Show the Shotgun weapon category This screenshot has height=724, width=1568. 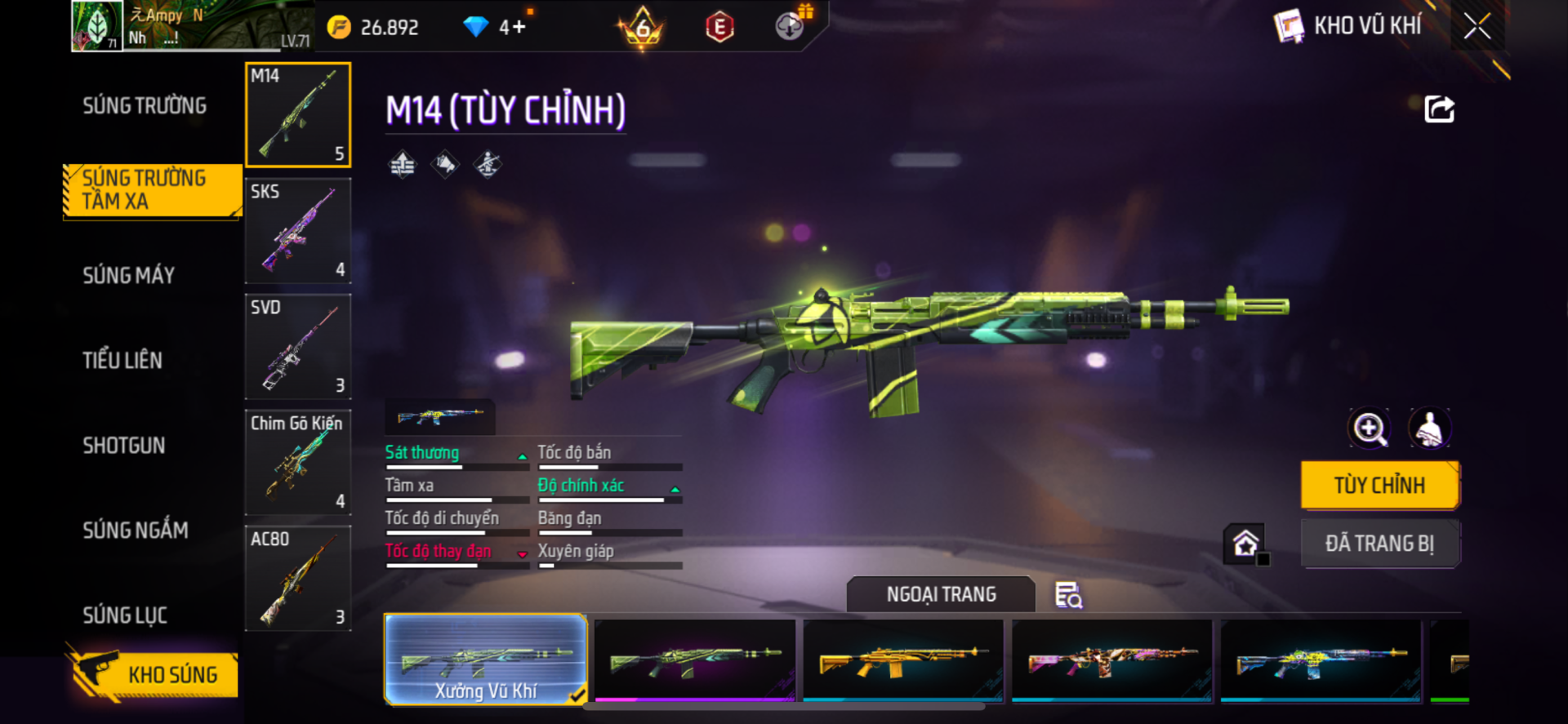coord(124,446)
